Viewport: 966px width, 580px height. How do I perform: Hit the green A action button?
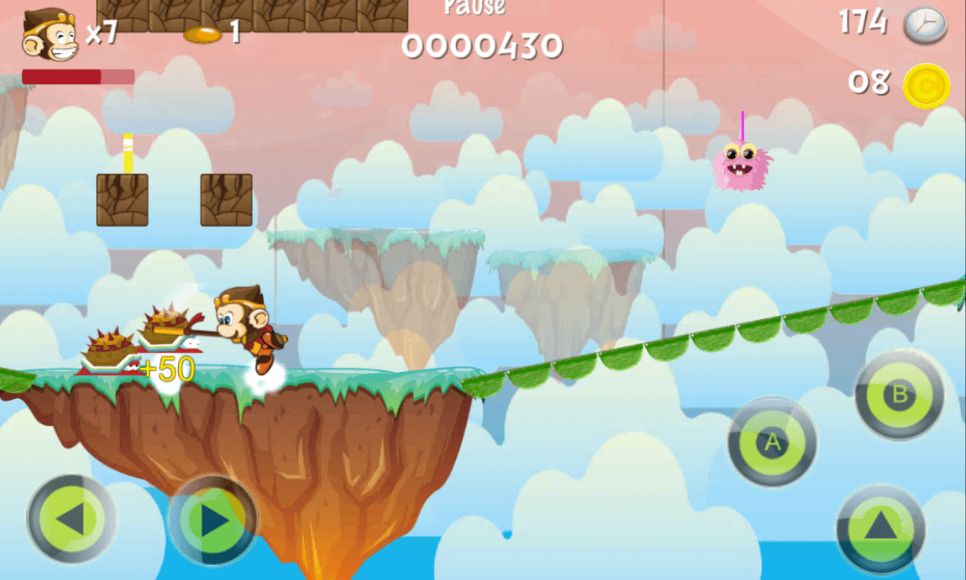coord(771,443)
